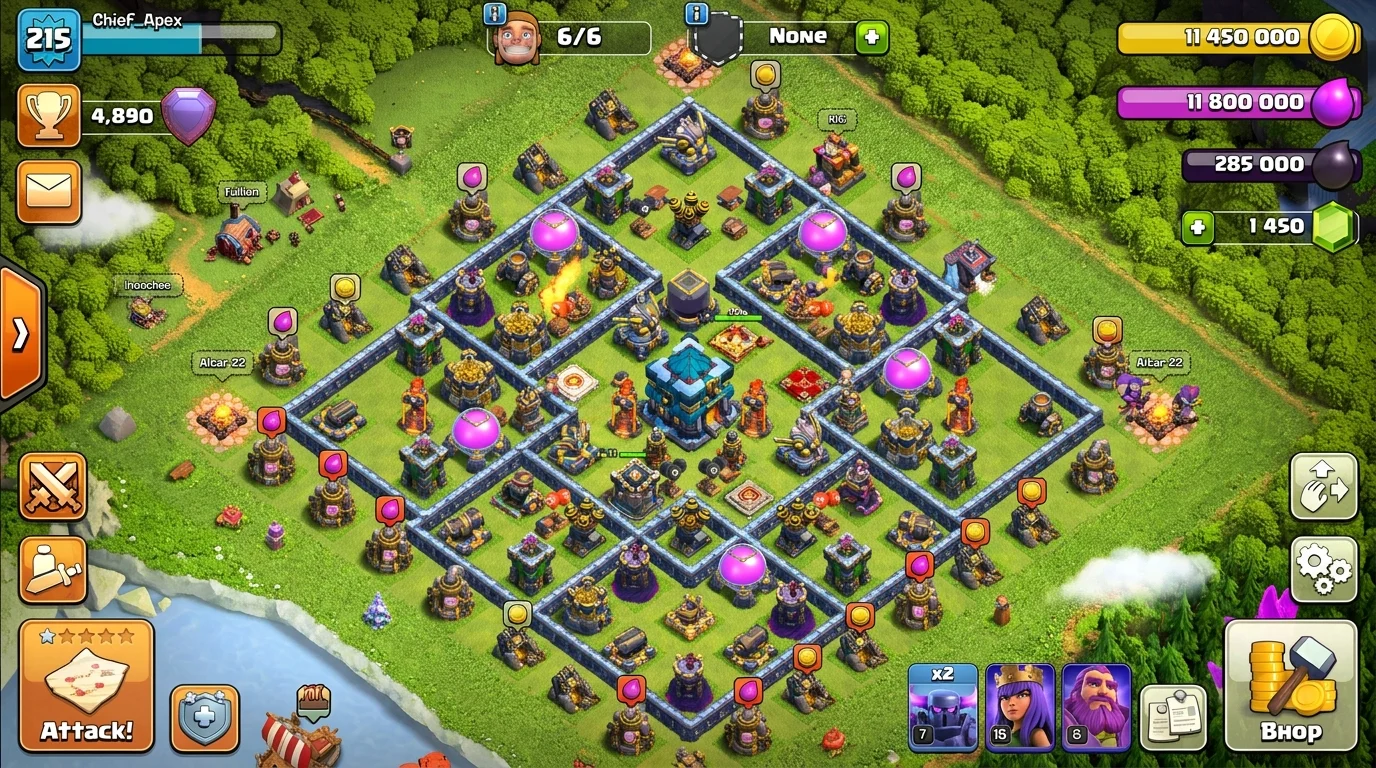Open the army overview button
The width and height of the screenshot is (1376, 768).
coord(53,570)
